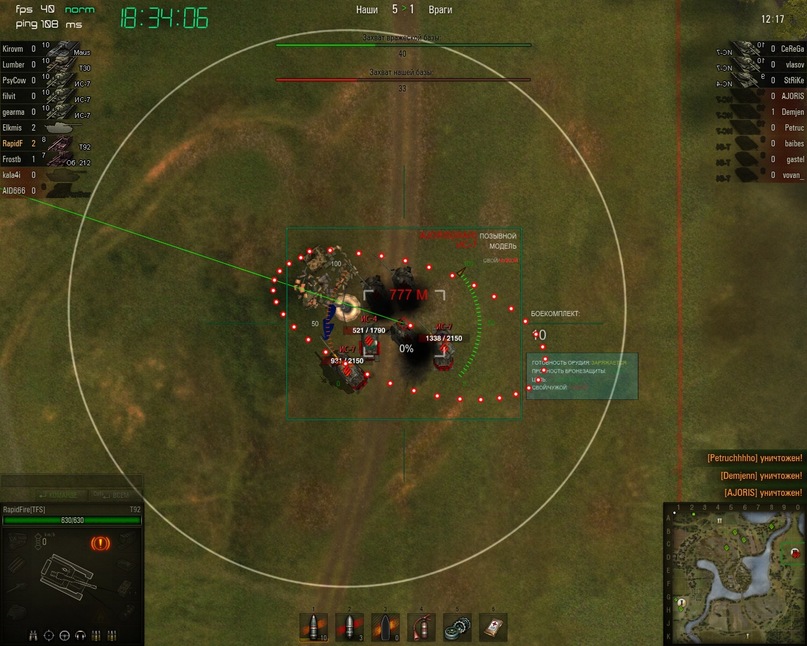
Task: Click the headphones radio operator icon
Action: [x=80, y=634]
